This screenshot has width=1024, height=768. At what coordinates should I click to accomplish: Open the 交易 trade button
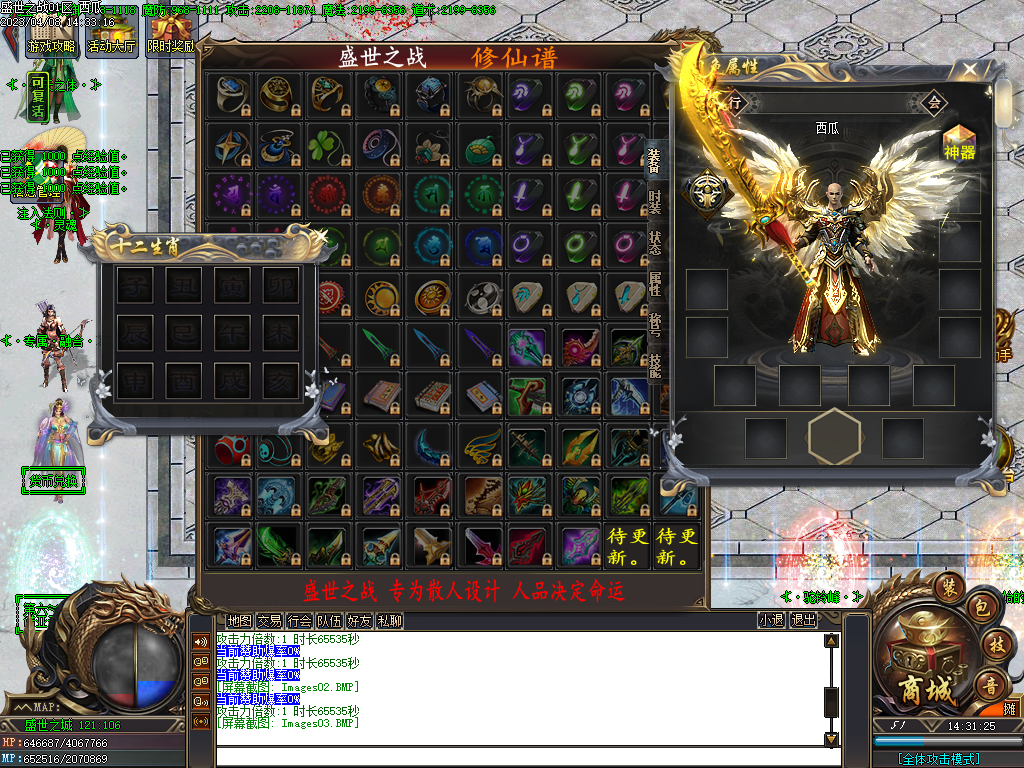click(x=269, y=621)
